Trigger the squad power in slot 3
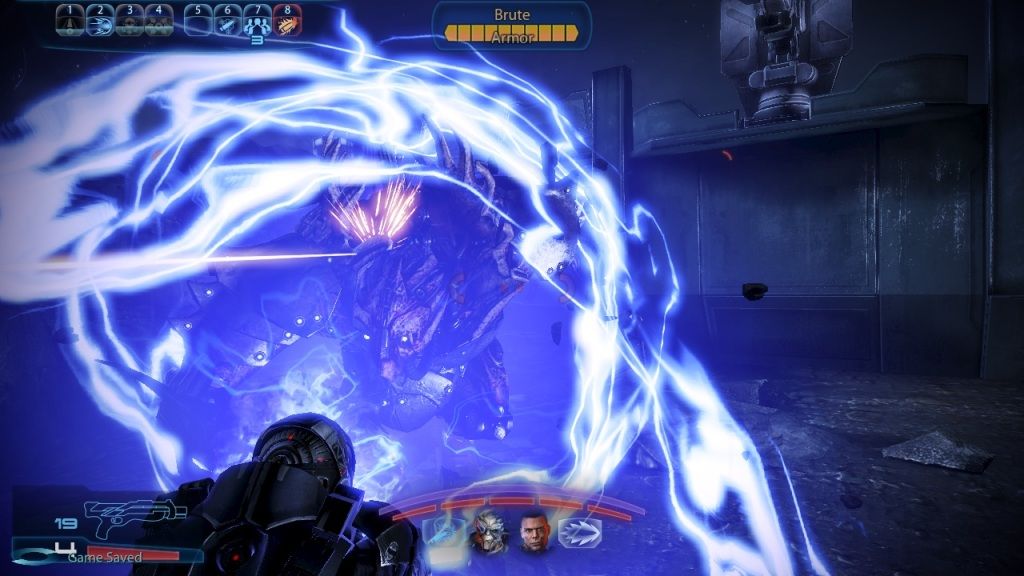This screenshot has width=1024, height=576. click(129, 21)
